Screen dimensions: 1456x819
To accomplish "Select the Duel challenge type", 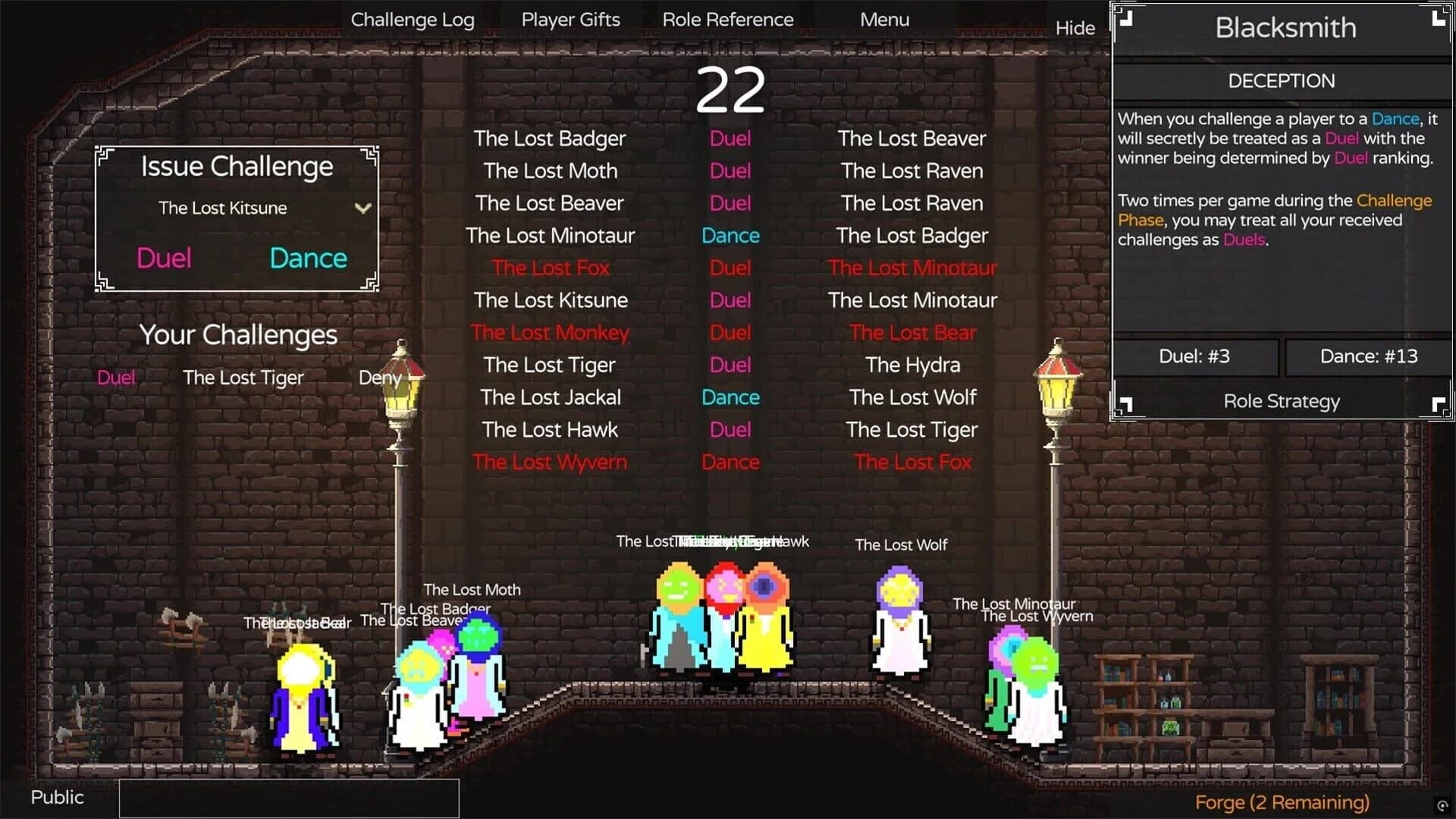I will pyautogui.click(x=165, y=258).
